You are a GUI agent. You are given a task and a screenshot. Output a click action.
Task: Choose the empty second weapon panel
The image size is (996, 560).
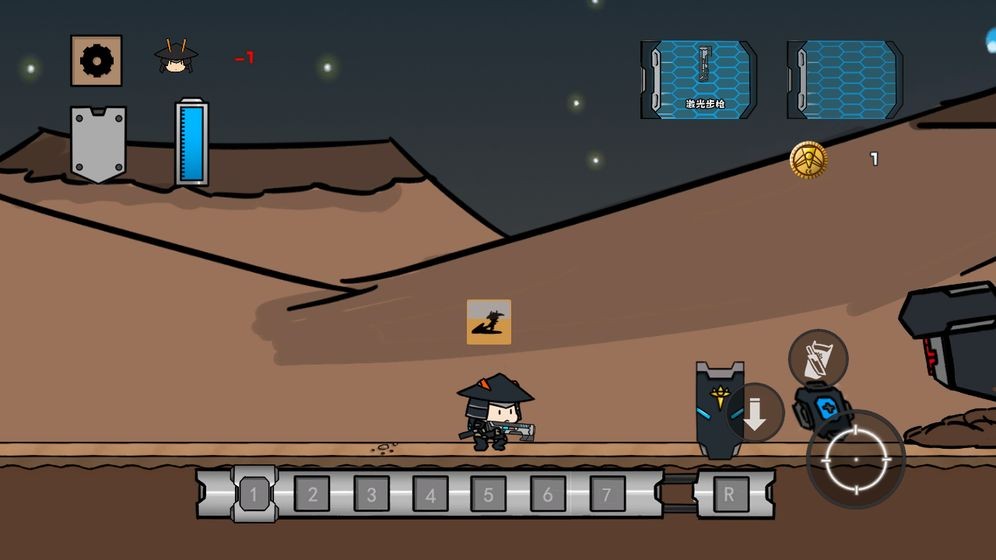click(x=846, y=79)
